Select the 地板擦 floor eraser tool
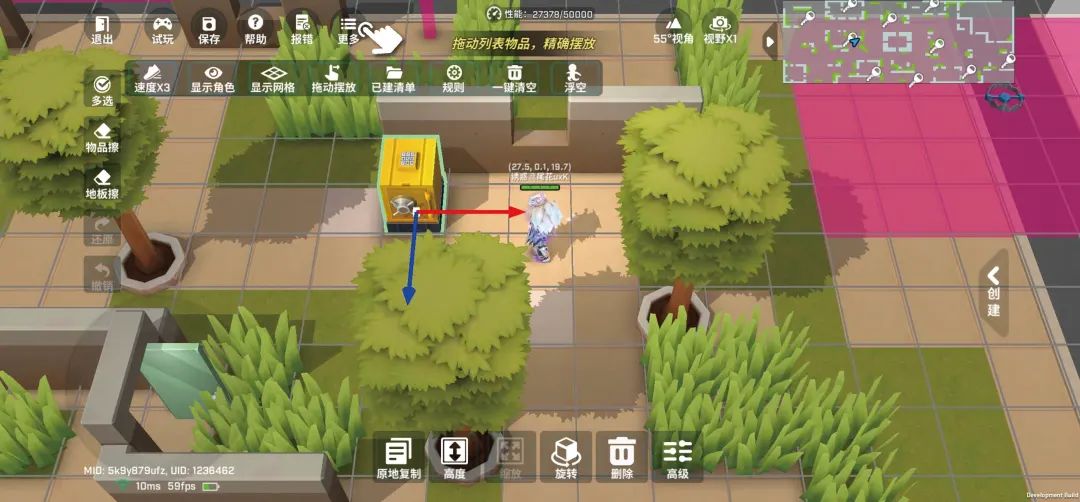The image size is (1080, 502). tap(102, 184)
